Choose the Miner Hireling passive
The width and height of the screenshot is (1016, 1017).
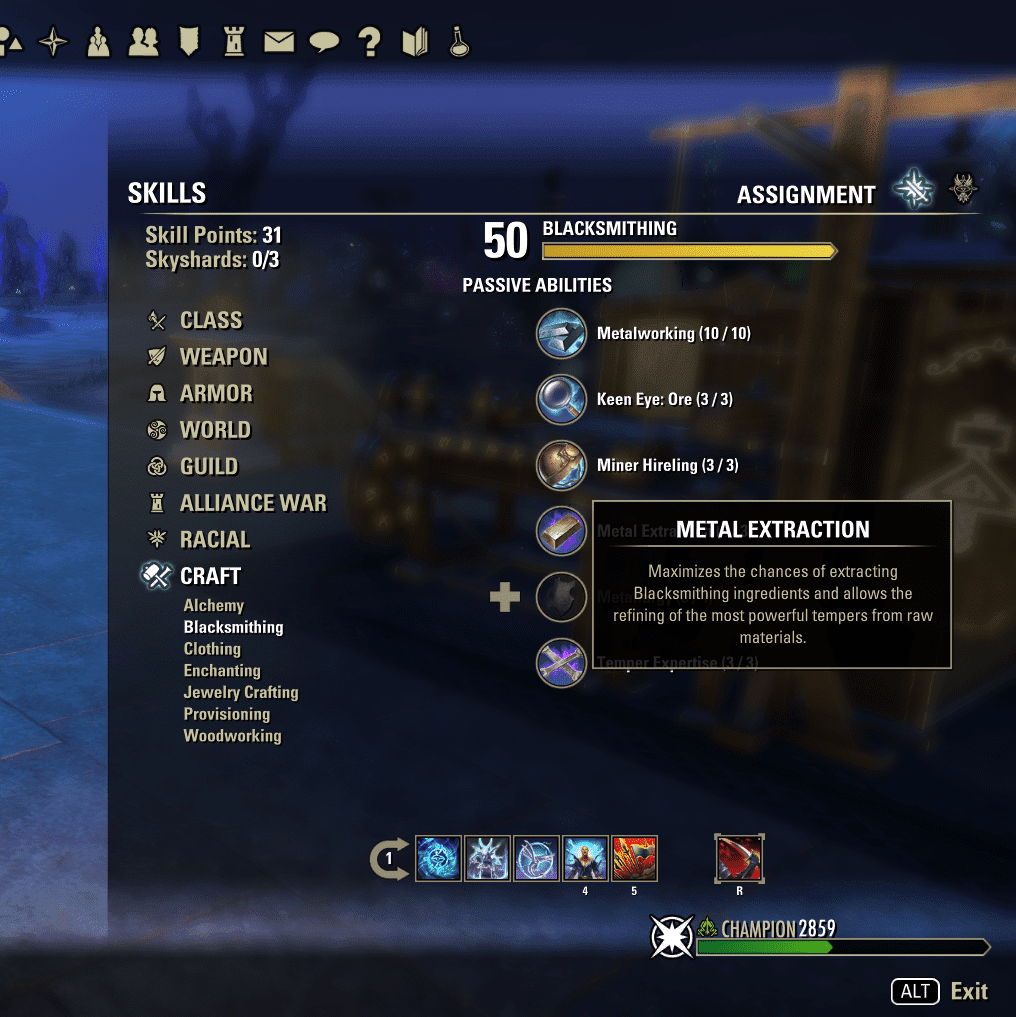tap(562, 465)
